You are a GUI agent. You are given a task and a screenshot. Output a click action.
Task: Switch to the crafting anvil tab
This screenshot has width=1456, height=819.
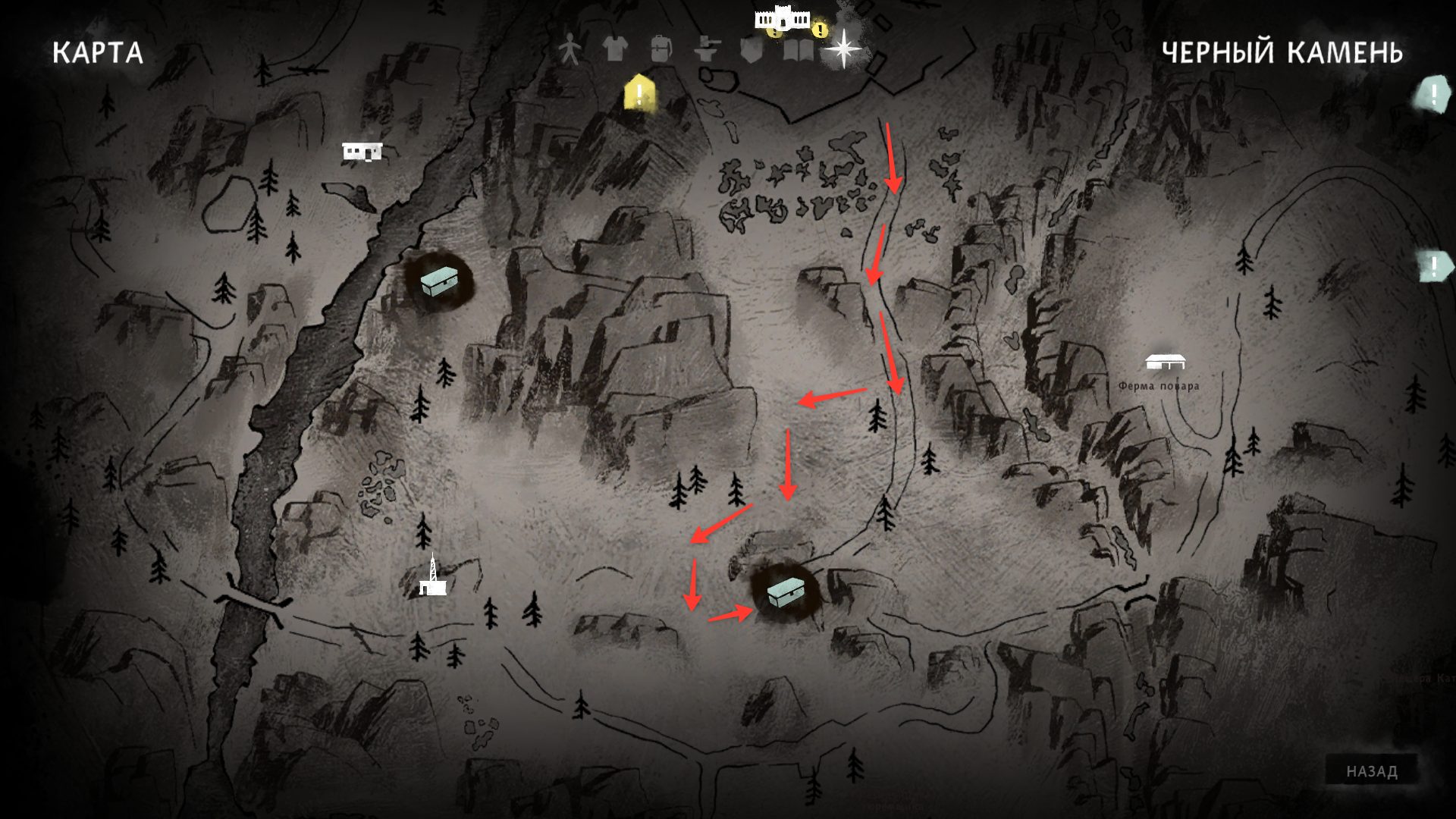click(707, 50)
